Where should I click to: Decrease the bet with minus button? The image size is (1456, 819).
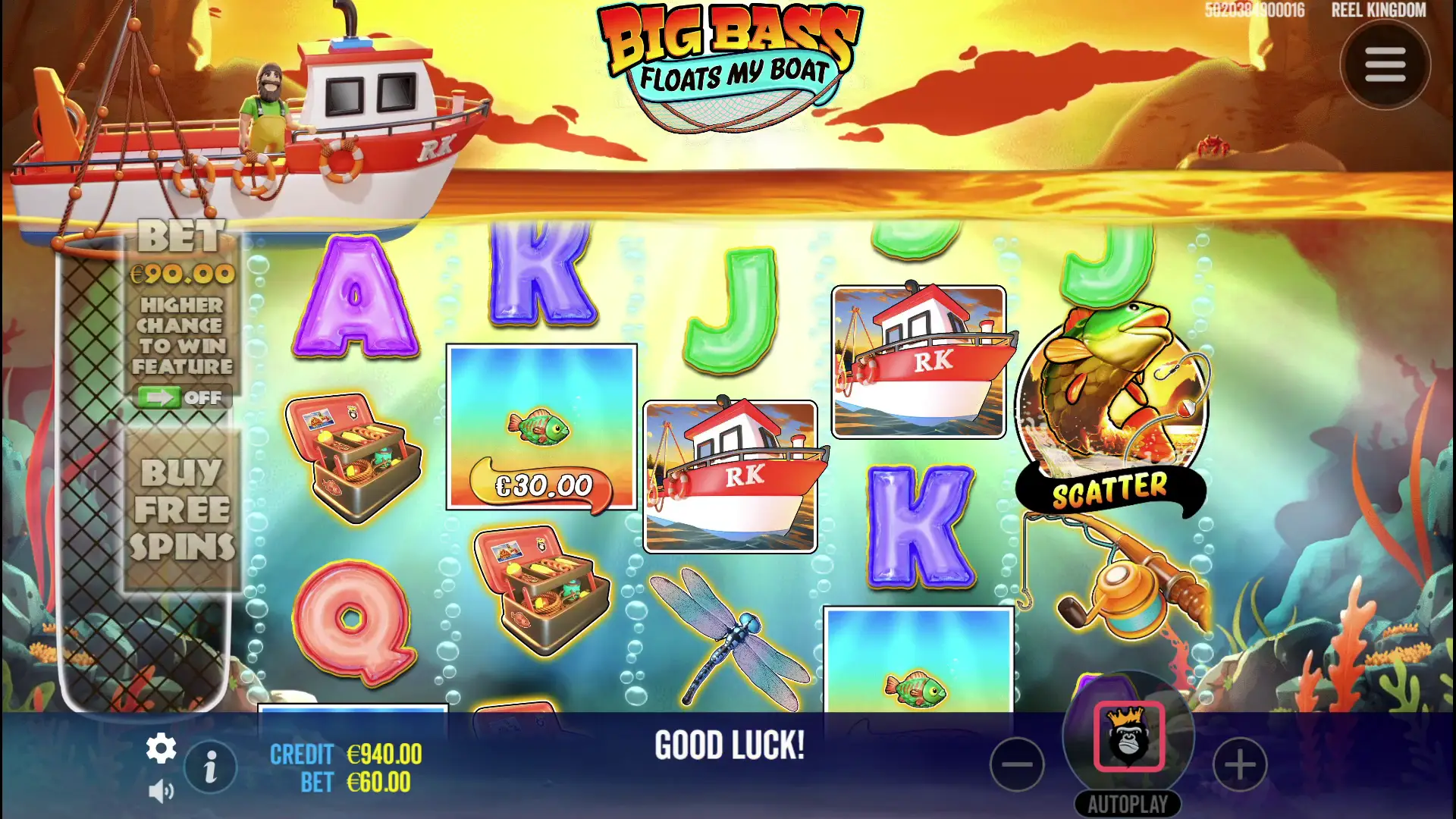[1017, 764]
